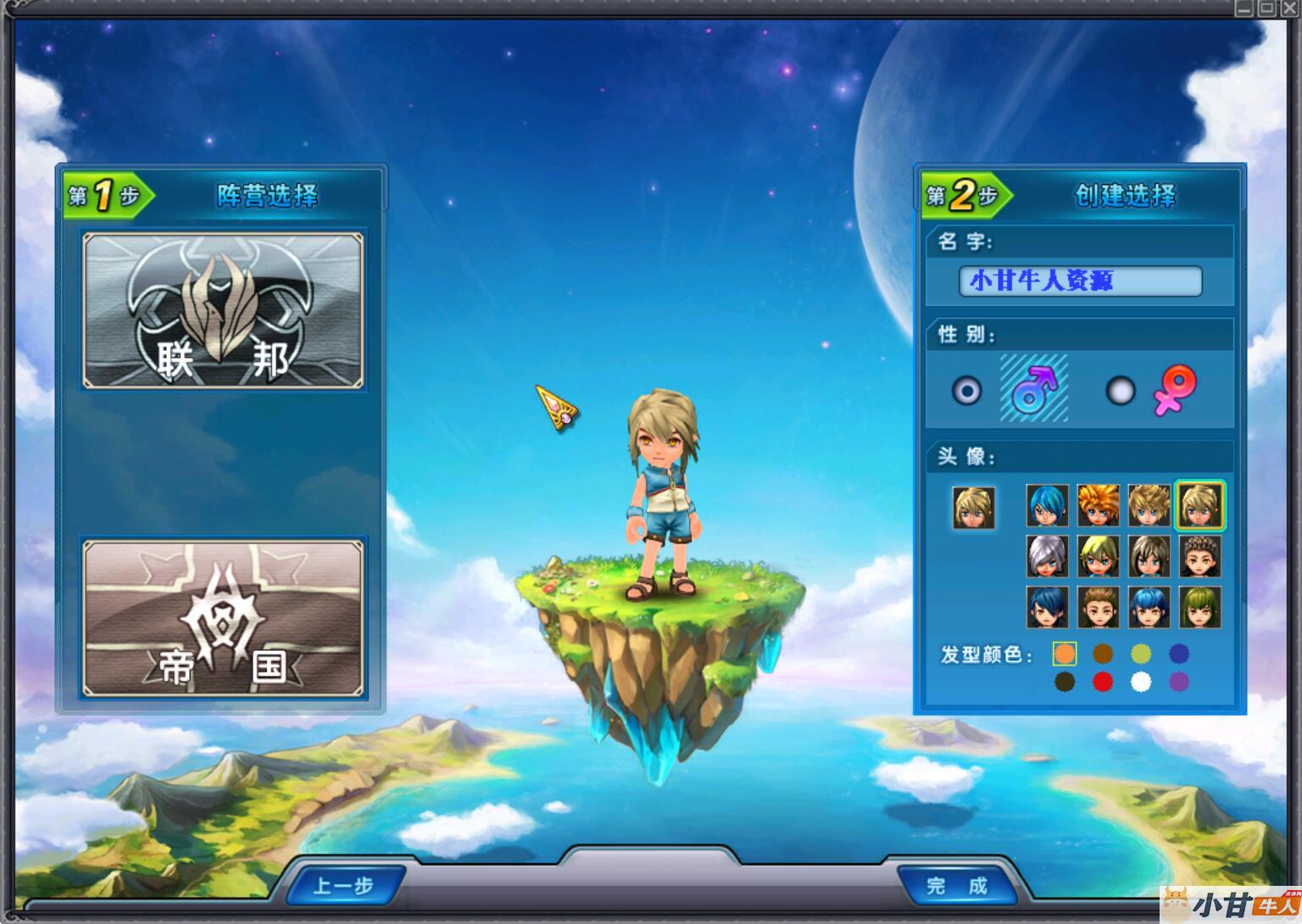Screen dimensions: 1302x924
Task: Click the character name input field
Action: [x=1080, y=281]
